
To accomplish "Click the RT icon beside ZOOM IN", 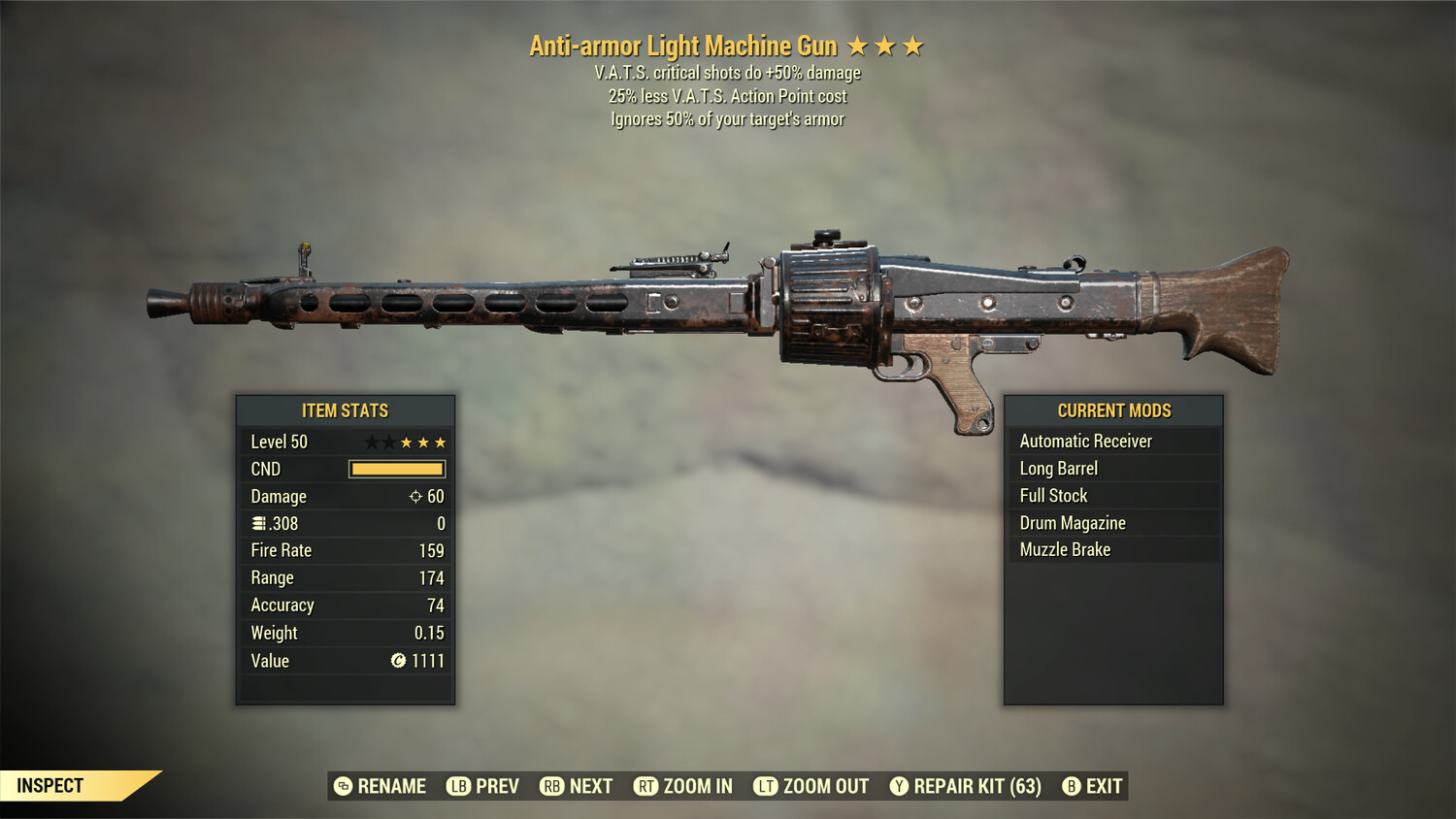I will click(x=645, y=786).
